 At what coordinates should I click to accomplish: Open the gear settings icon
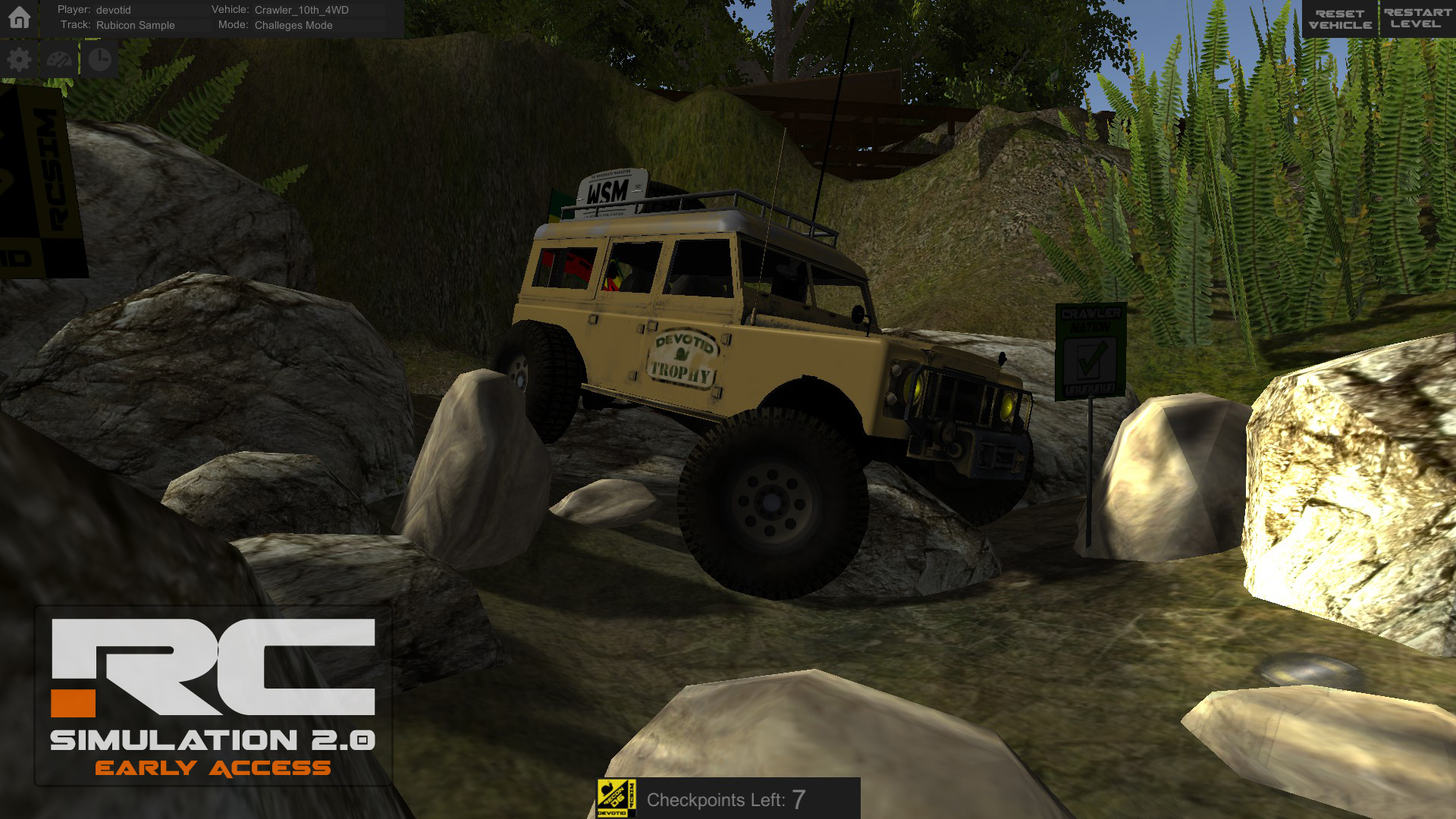pyautogui.click(x=19, y=59)
